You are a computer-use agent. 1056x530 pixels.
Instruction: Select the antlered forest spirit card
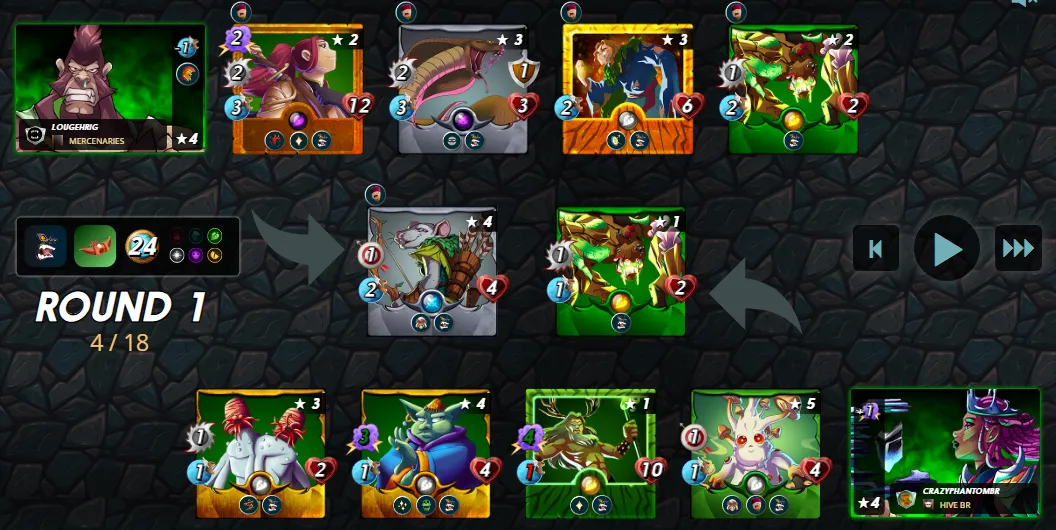[590, 453]
